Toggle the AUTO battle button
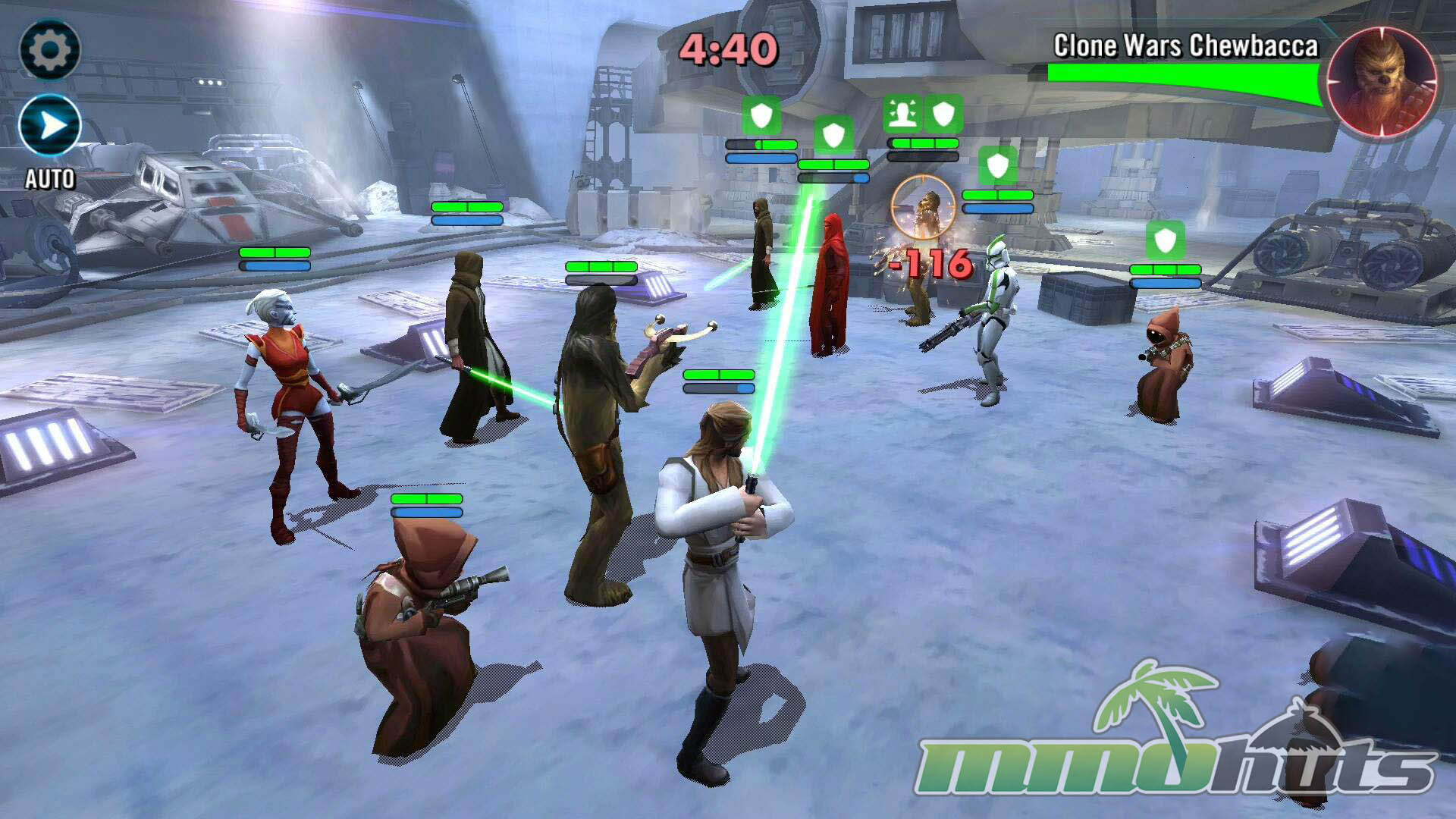The width and height of the screenshot is (1456, 819). (50, 126)
